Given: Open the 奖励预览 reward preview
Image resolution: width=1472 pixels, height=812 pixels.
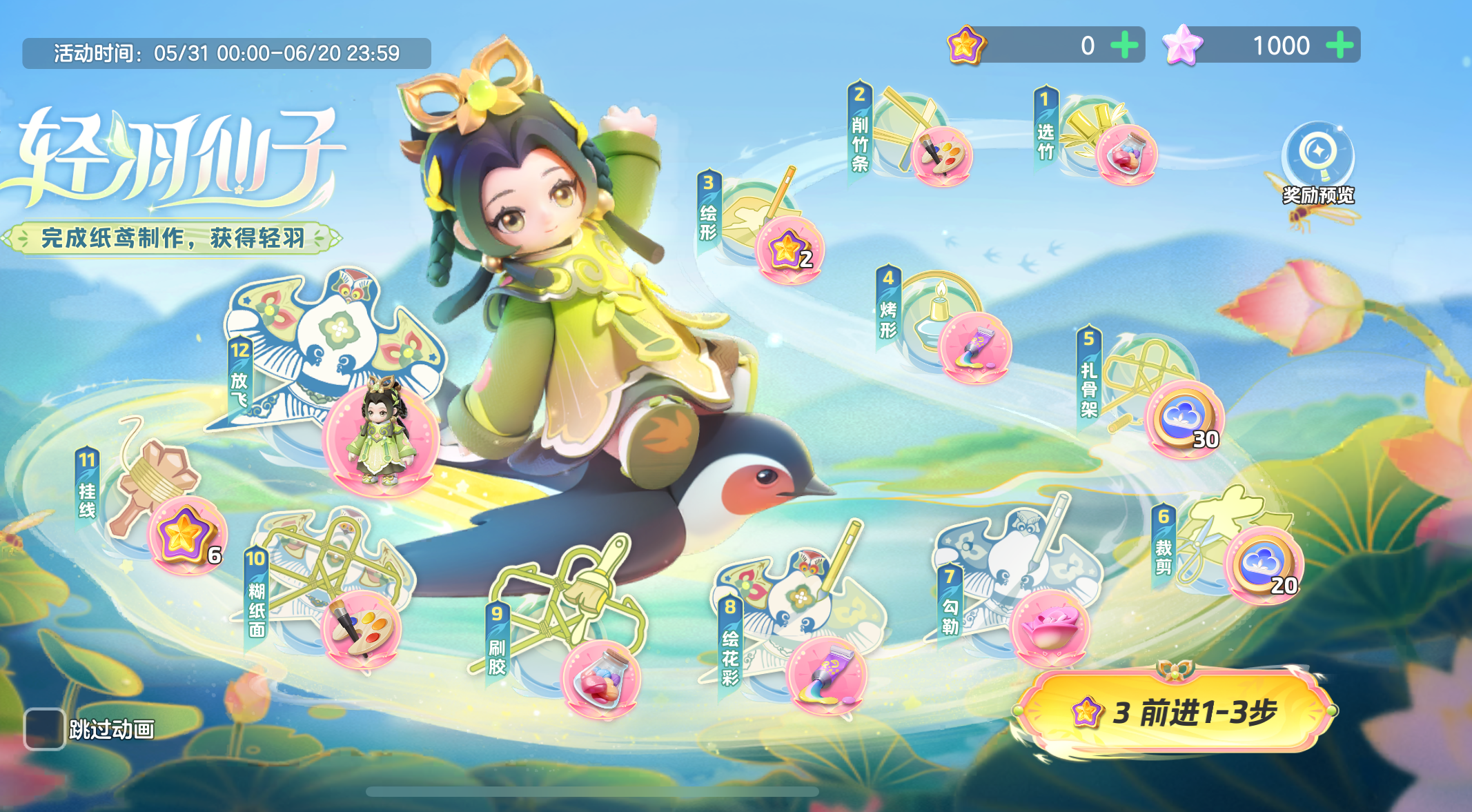Looking at the screenshot, I should pyautogui.click(x=1317, y=164).
